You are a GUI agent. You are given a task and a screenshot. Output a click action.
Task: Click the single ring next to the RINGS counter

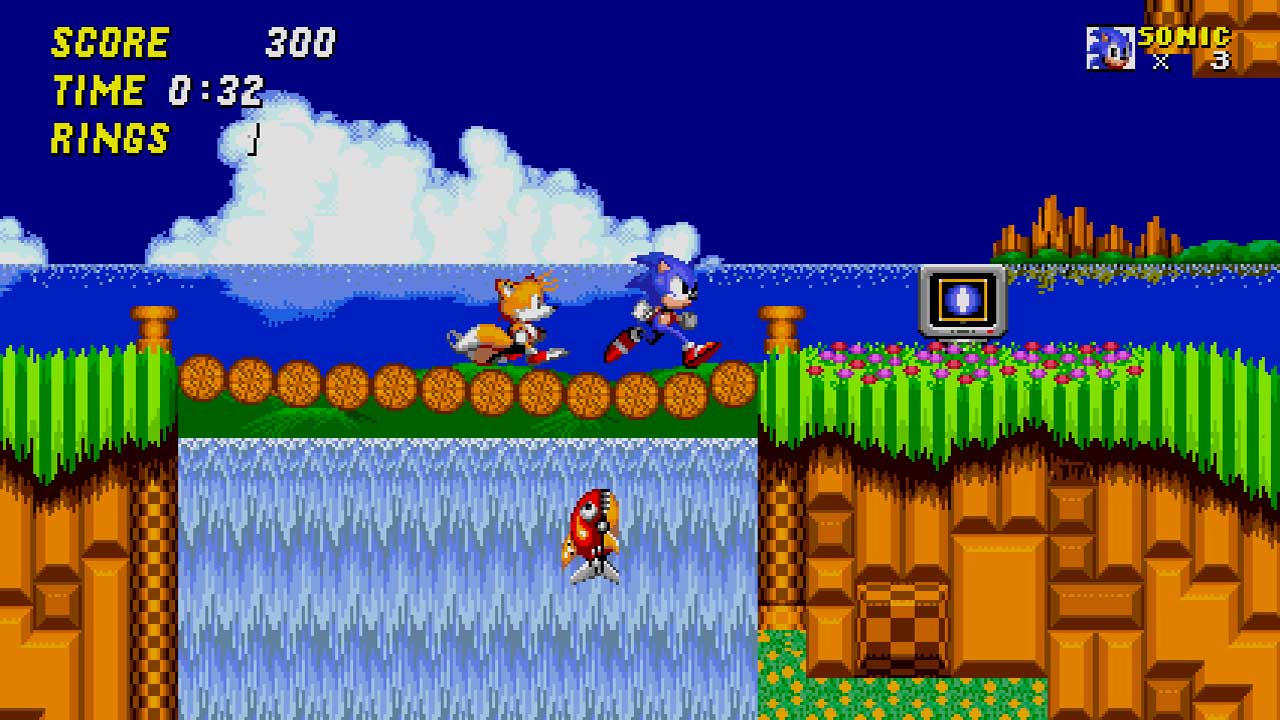pyautogui.click(x=253, y=140)
